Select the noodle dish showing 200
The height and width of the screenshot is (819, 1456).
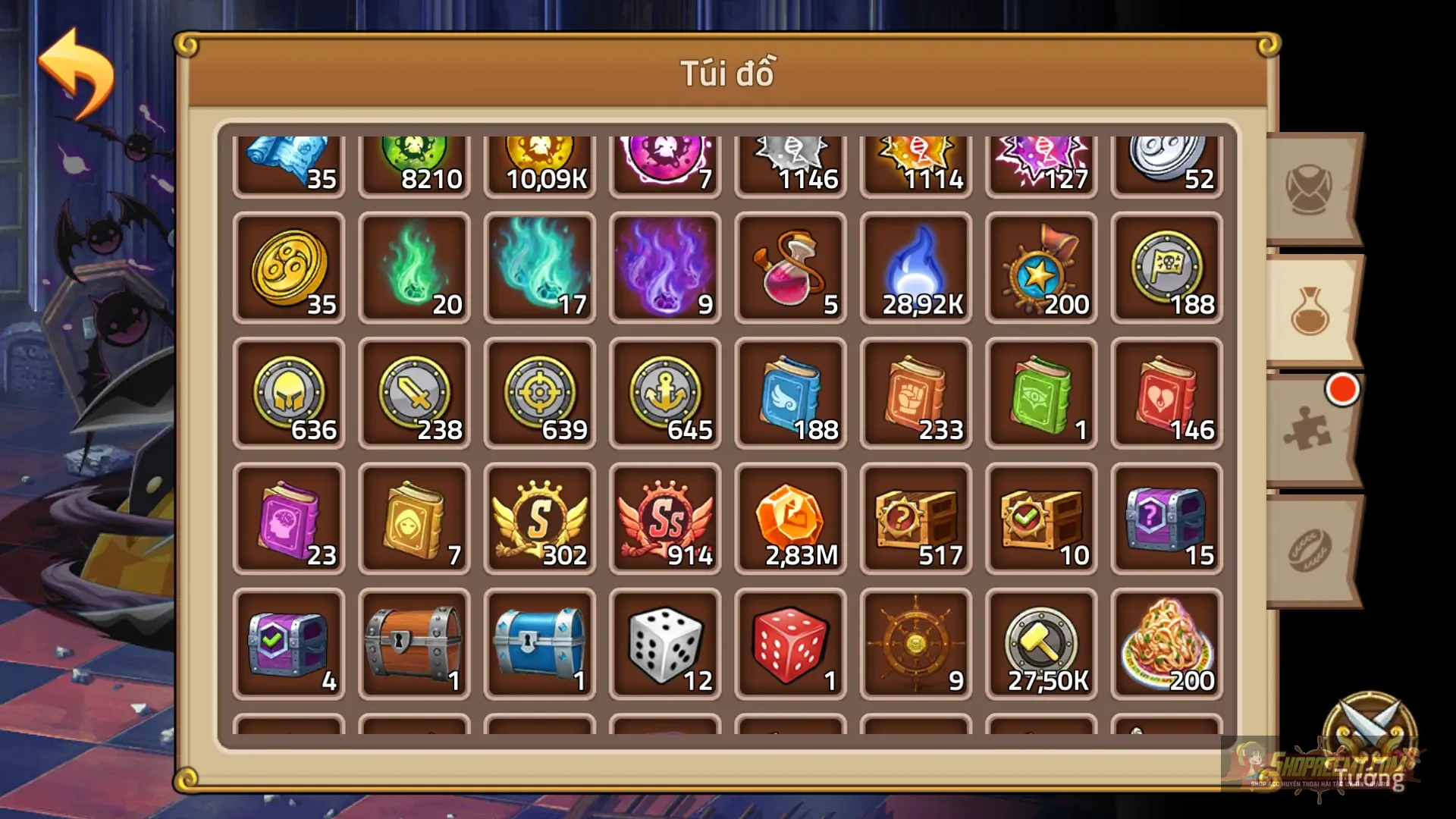click(x=1166, y=643)
